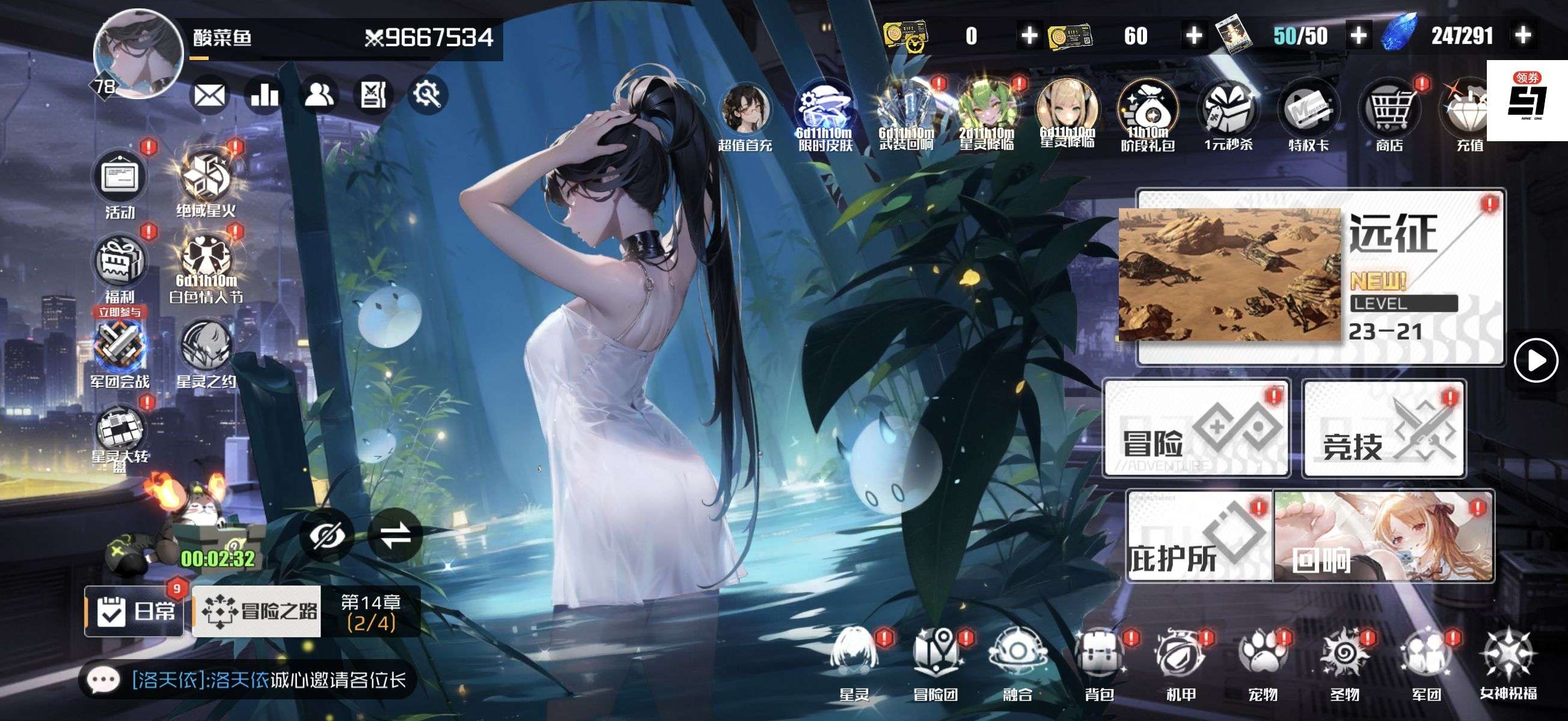Open the 冒险 adventure mode
Viewport: 1568px width, 721px height.
click(1196, 429)
